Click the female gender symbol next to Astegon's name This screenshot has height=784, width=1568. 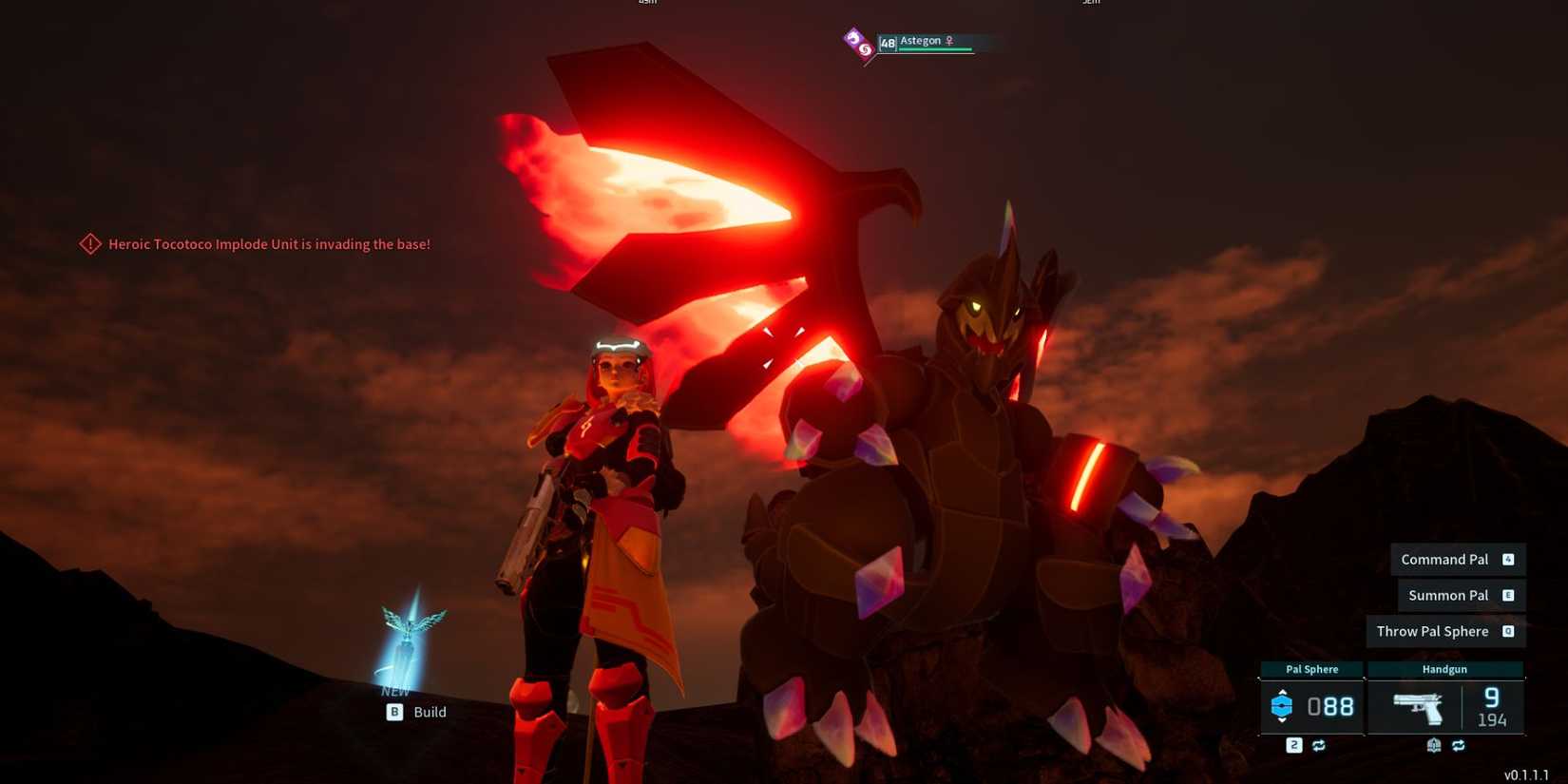[x=950, y=41]
